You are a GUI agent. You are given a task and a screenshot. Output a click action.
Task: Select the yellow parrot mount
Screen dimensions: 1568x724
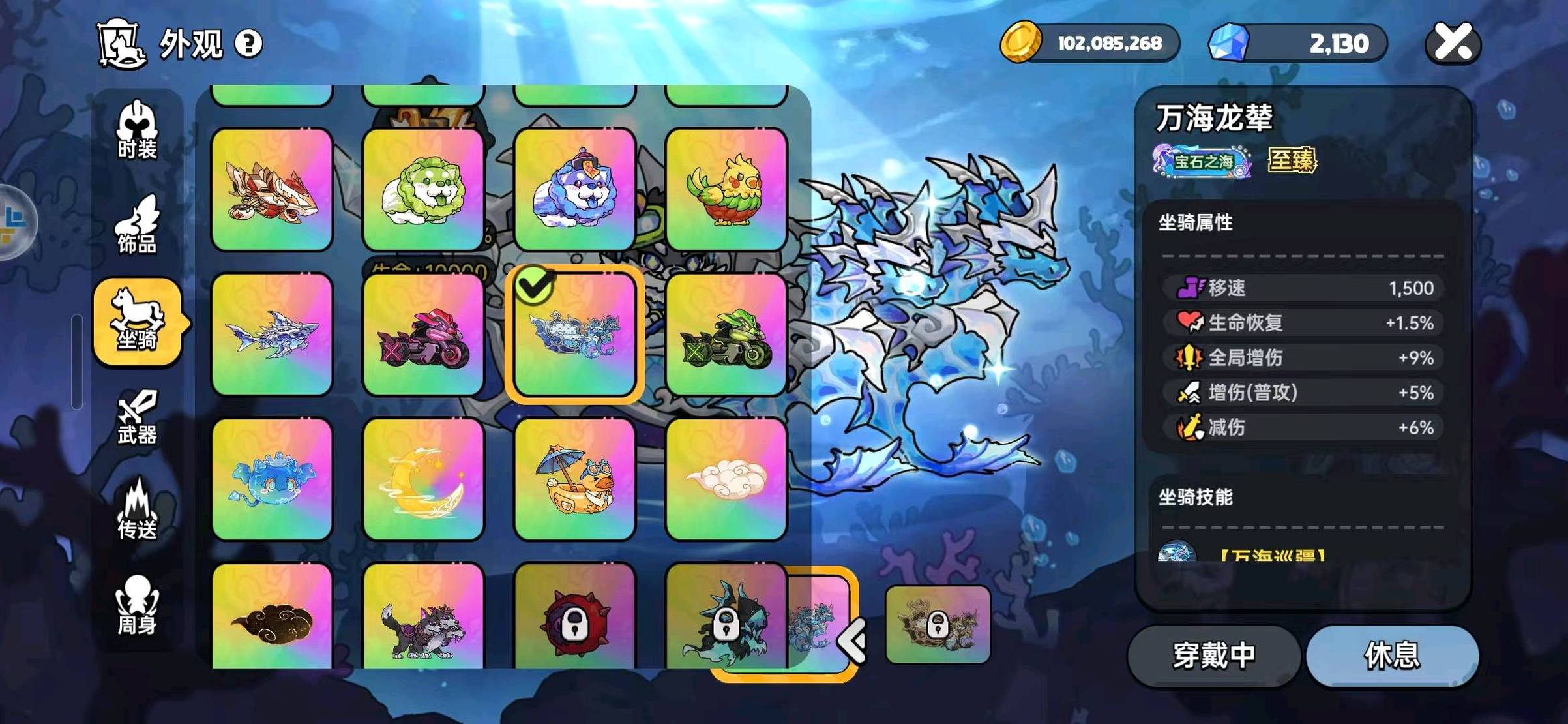[x=726, y=189]
